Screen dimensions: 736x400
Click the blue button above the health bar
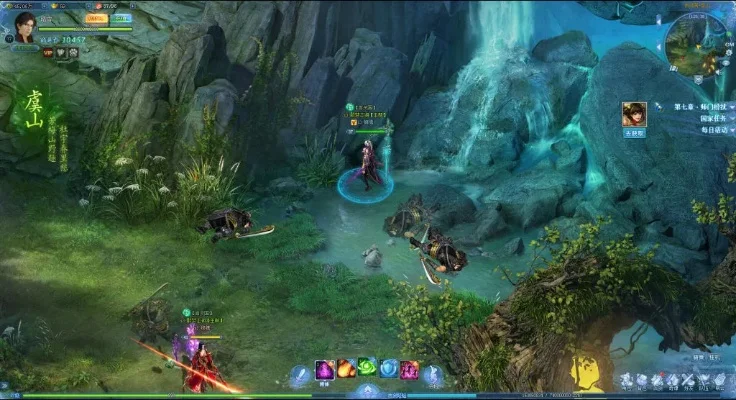pyautogui.click(x=121, y=18)
